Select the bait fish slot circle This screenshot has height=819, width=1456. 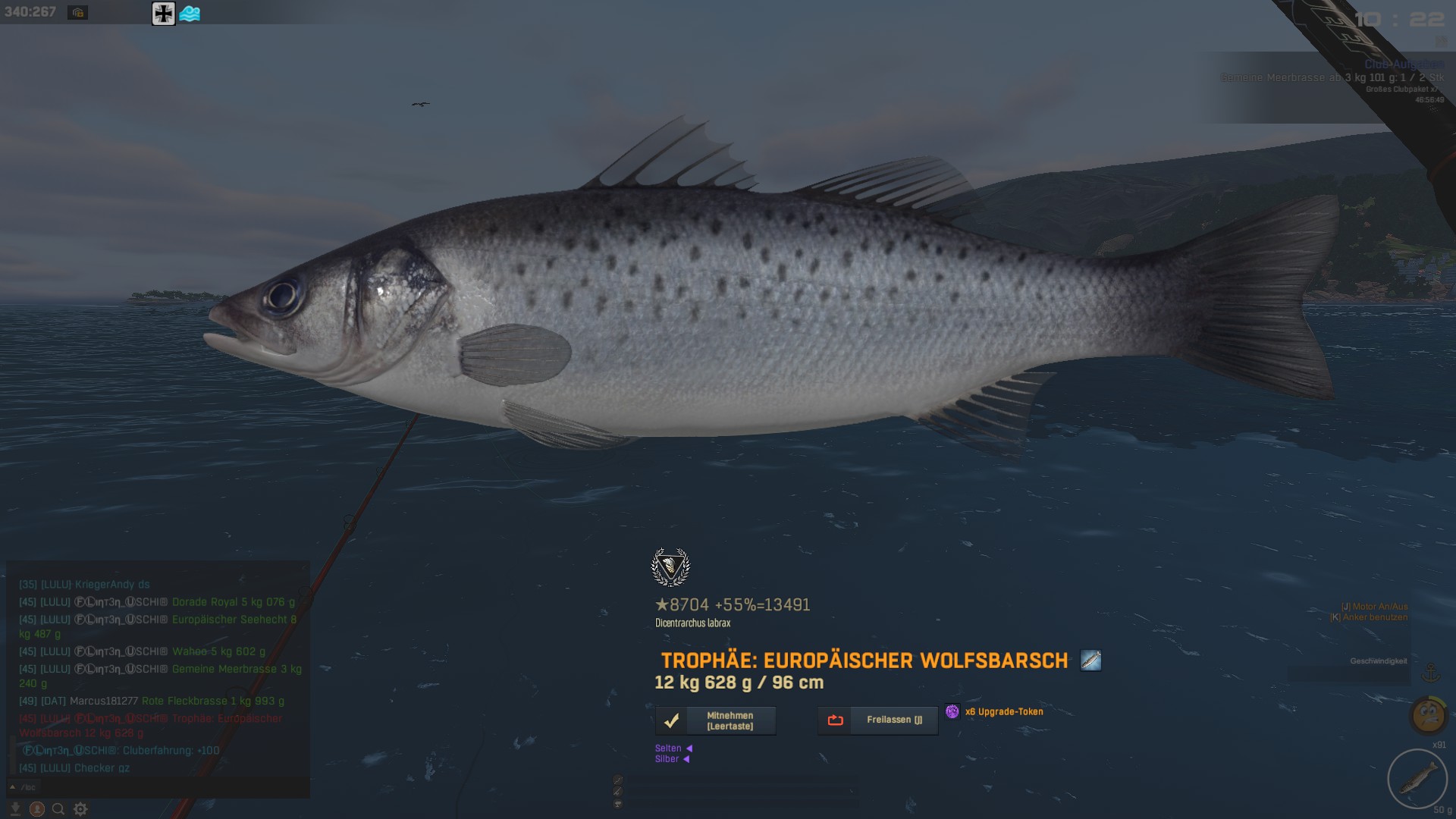(x=1417, y=779)
